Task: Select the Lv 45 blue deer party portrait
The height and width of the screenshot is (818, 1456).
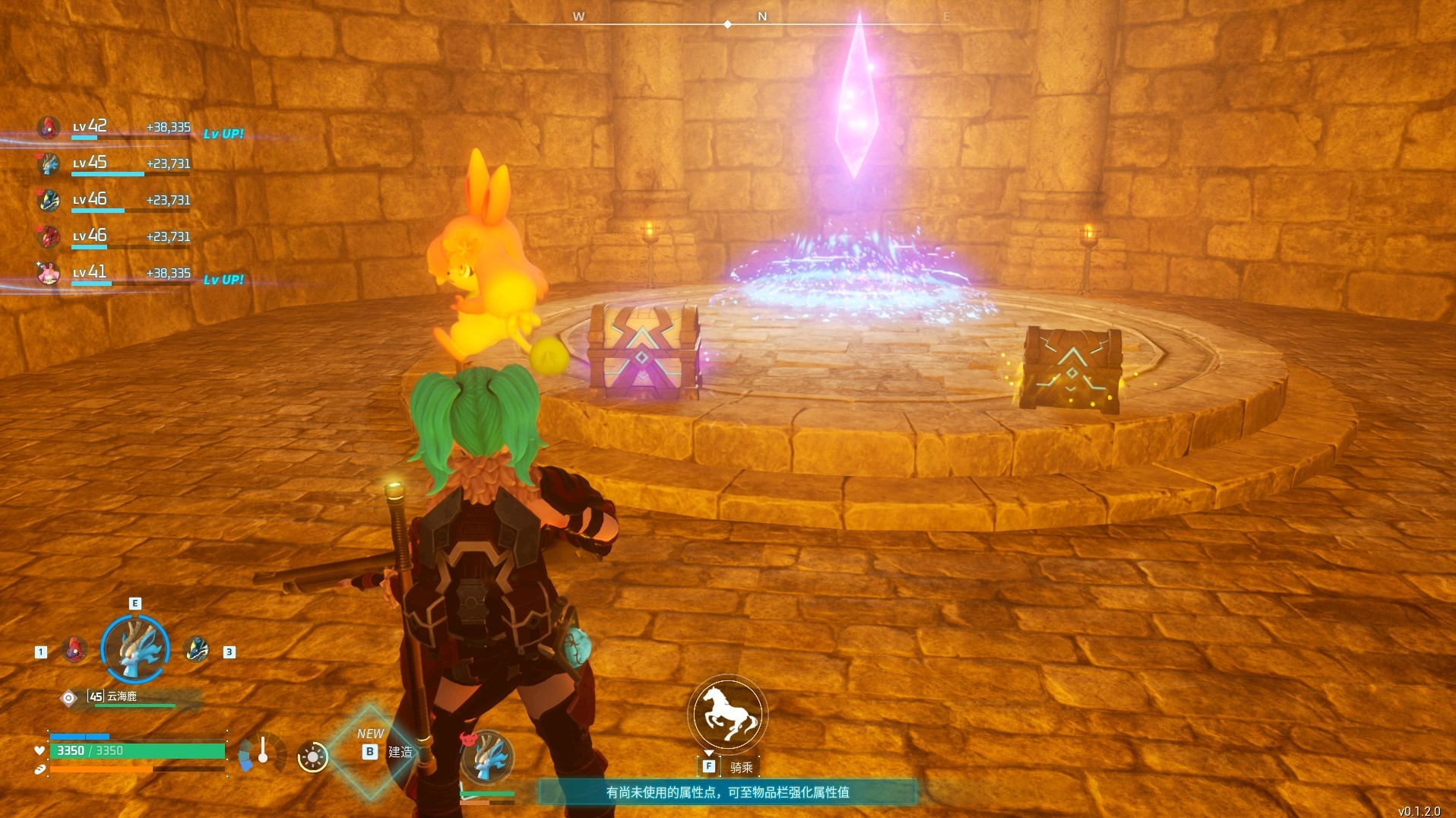Action: pos(49,163)
